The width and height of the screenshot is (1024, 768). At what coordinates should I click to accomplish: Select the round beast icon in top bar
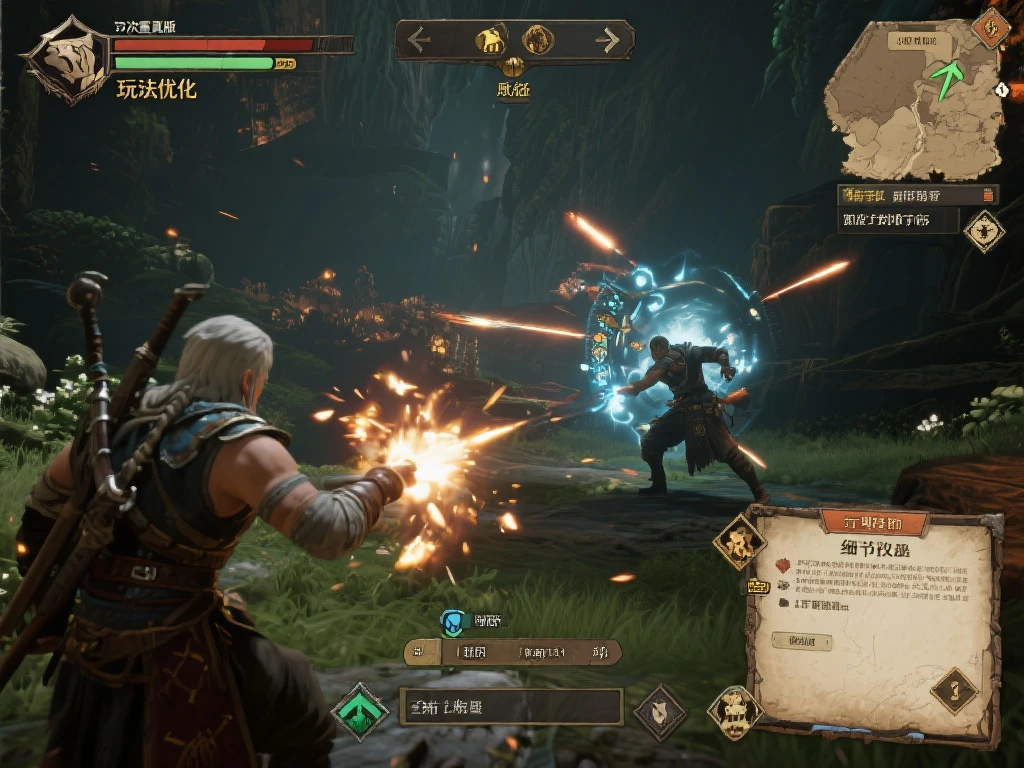coord(538,40)
